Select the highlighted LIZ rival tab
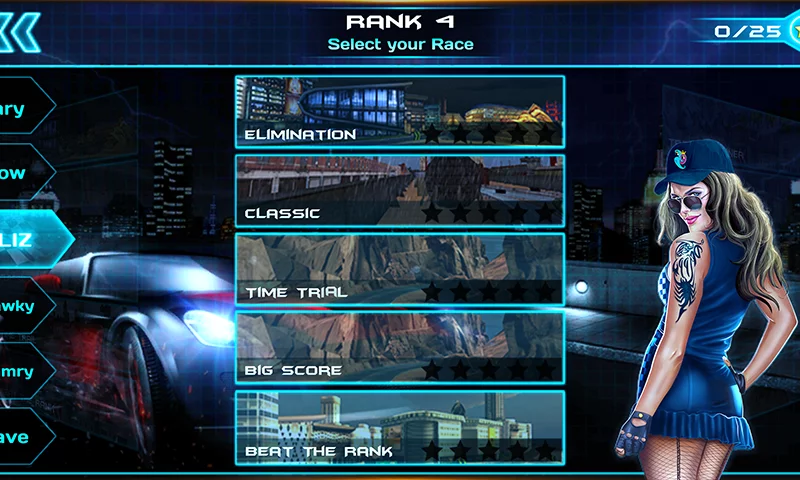800x480 pixels. coord(30,240)
